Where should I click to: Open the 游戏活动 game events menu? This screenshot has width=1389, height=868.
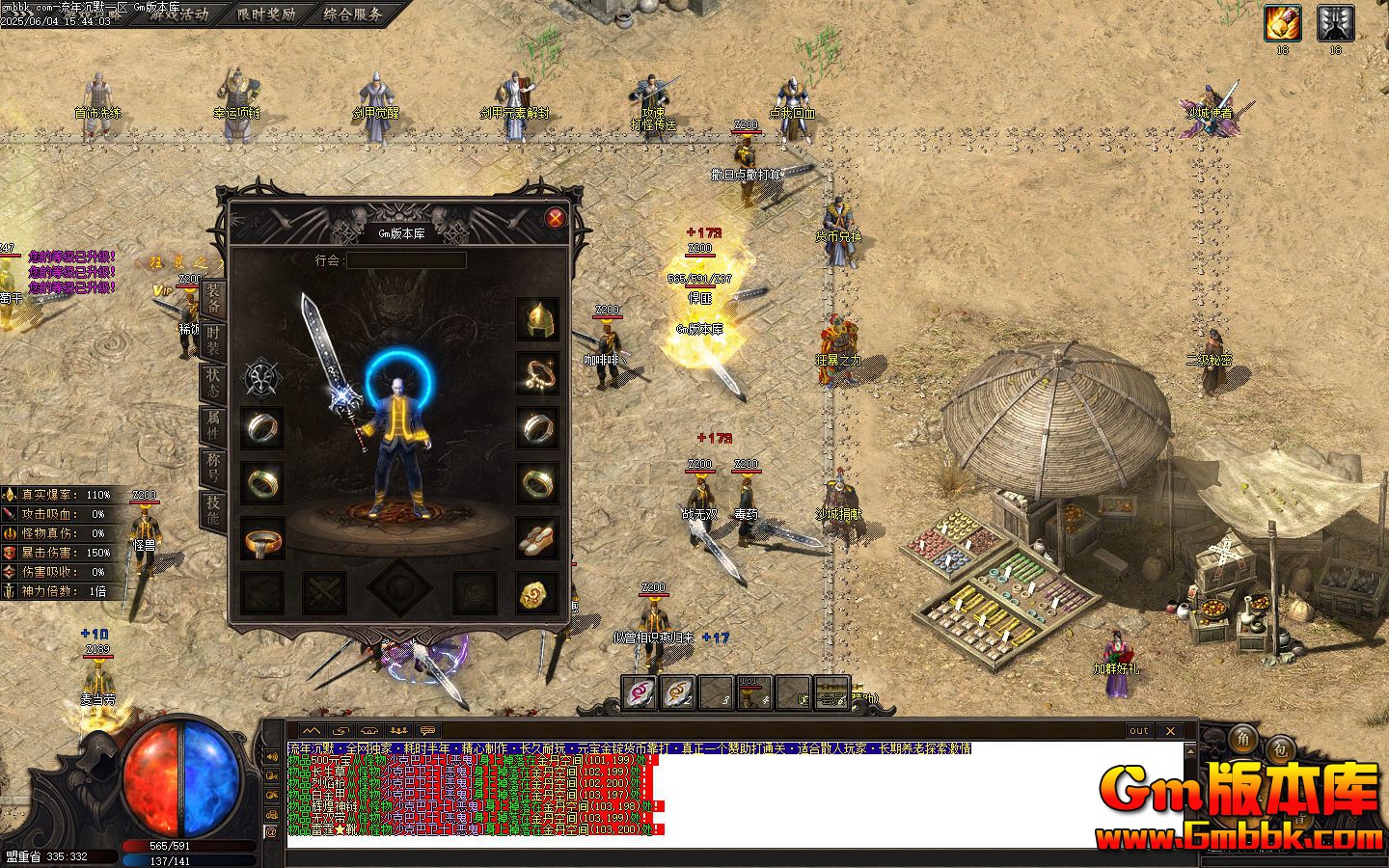coord(179,14)
